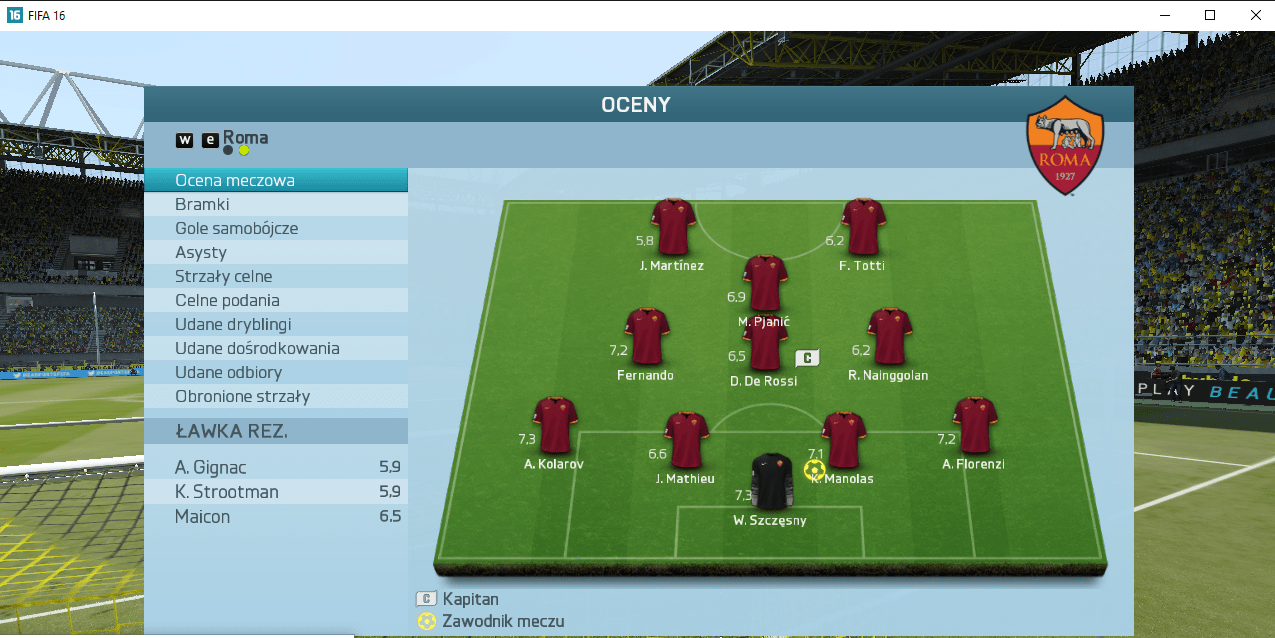Select the Ocena meczowa category

(x=275, y=180)
